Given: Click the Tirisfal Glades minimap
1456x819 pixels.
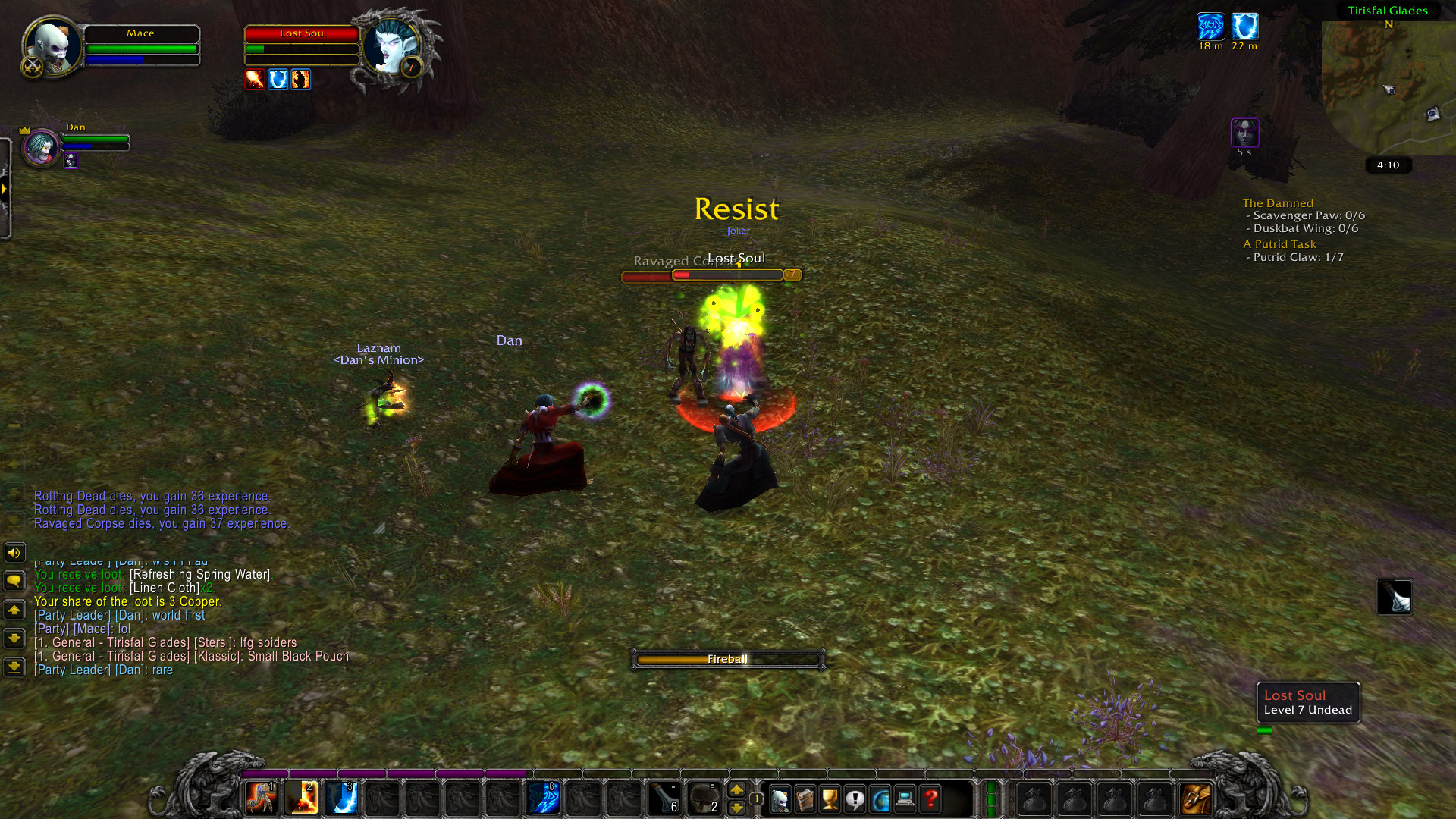Looking at the screenshot, I should pos(1389,87).
